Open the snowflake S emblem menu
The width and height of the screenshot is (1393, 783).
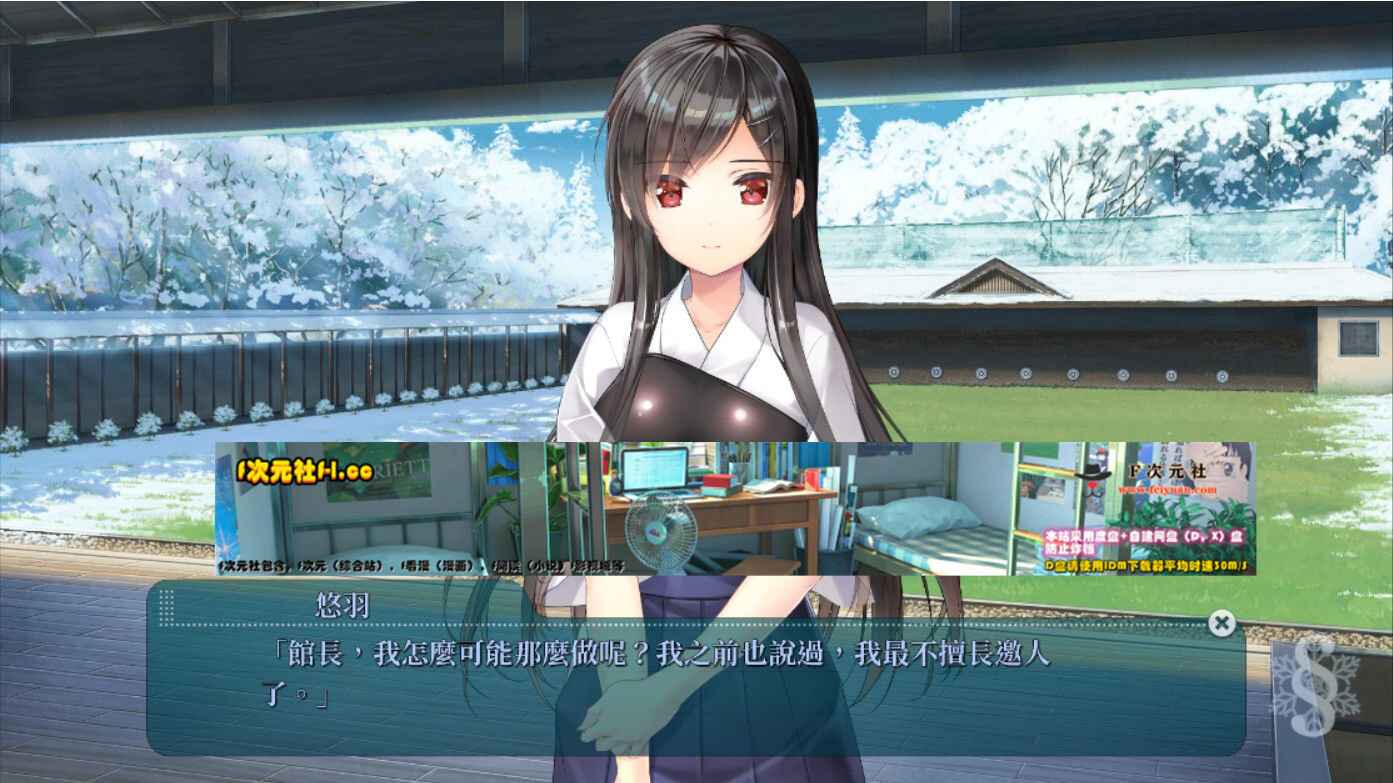(1314, 685)
